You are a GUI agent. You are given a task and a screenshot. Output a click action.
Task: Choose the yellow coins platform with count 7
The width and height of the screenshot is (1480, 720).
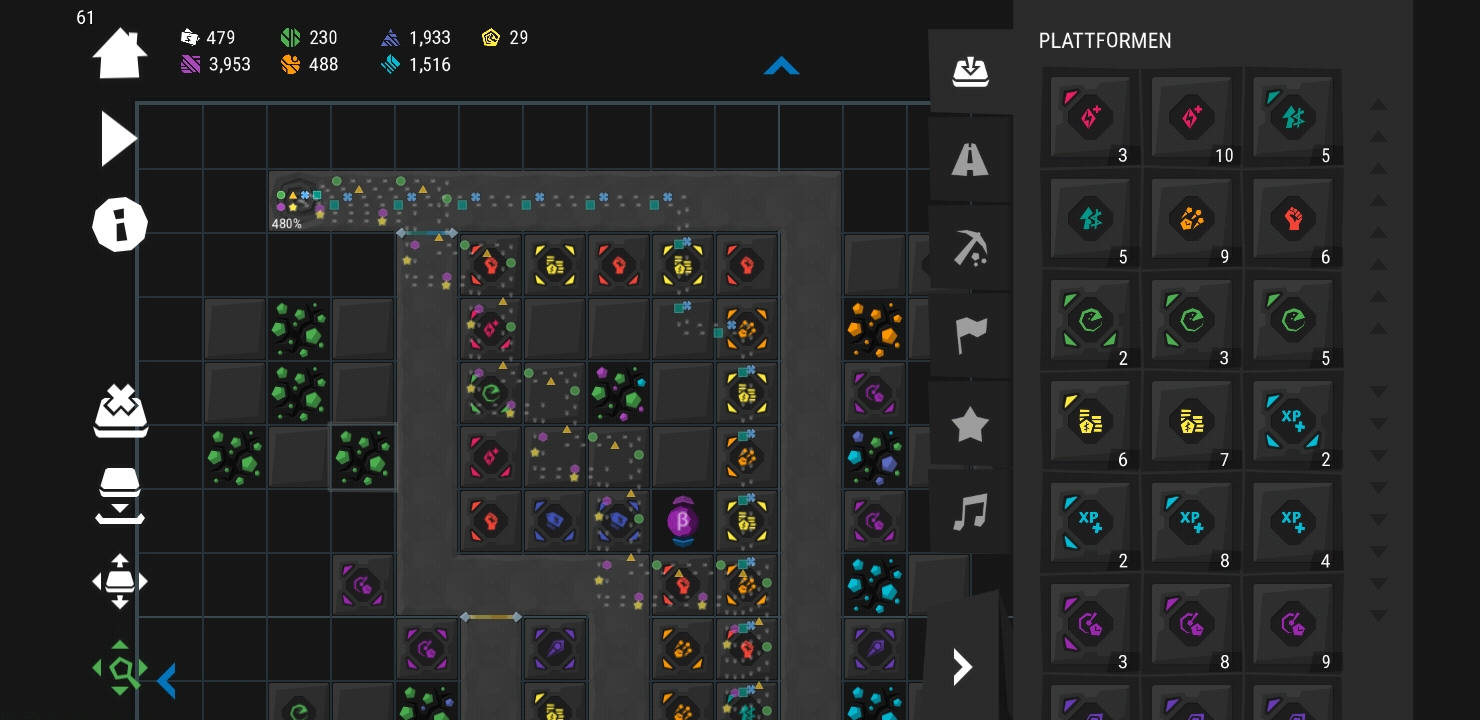point(1191,421)
